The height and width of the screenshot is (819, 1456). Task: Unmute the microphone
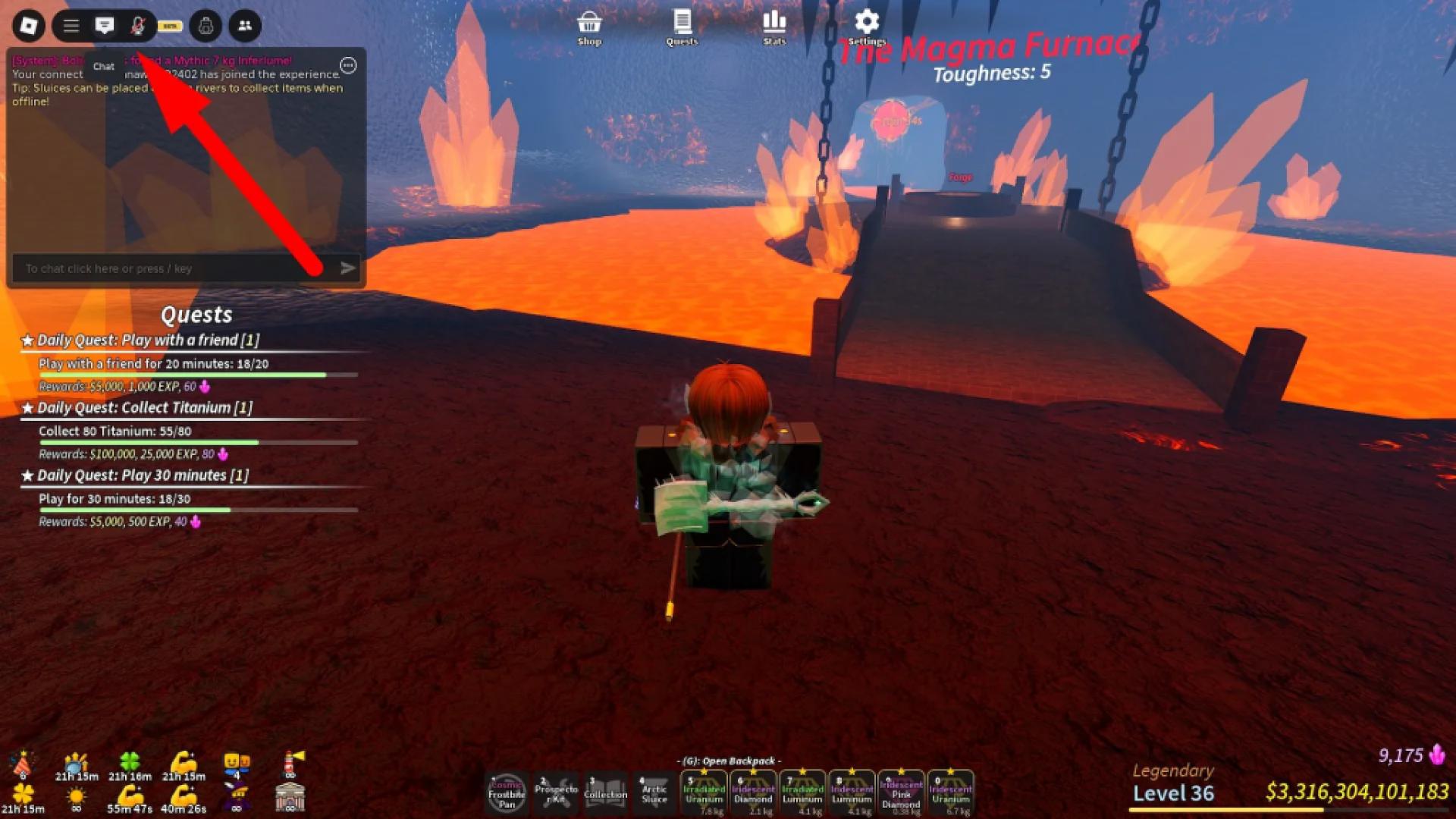coord(138,25)
